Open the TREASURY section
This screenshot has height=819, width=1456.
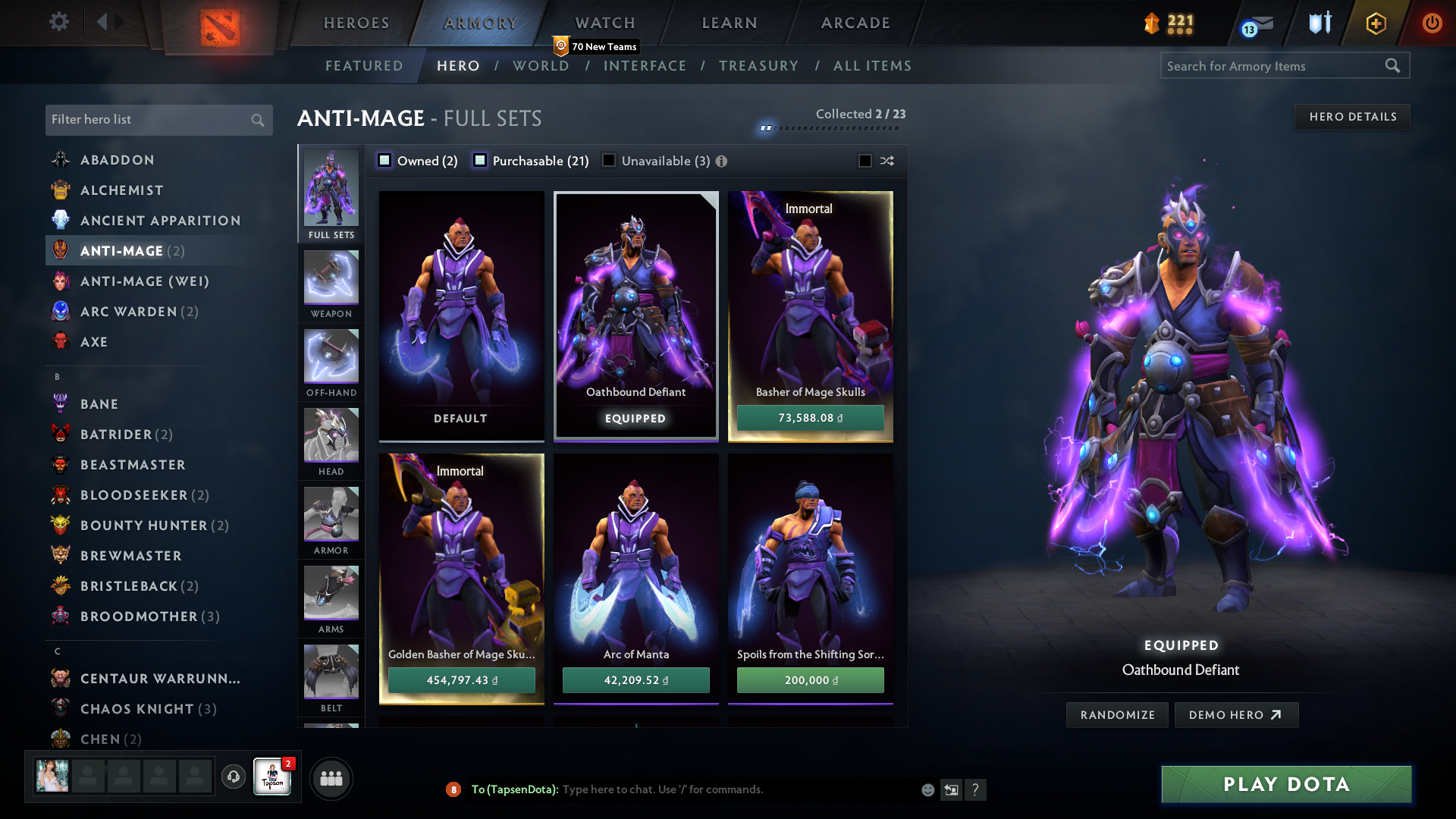point(758,66)
